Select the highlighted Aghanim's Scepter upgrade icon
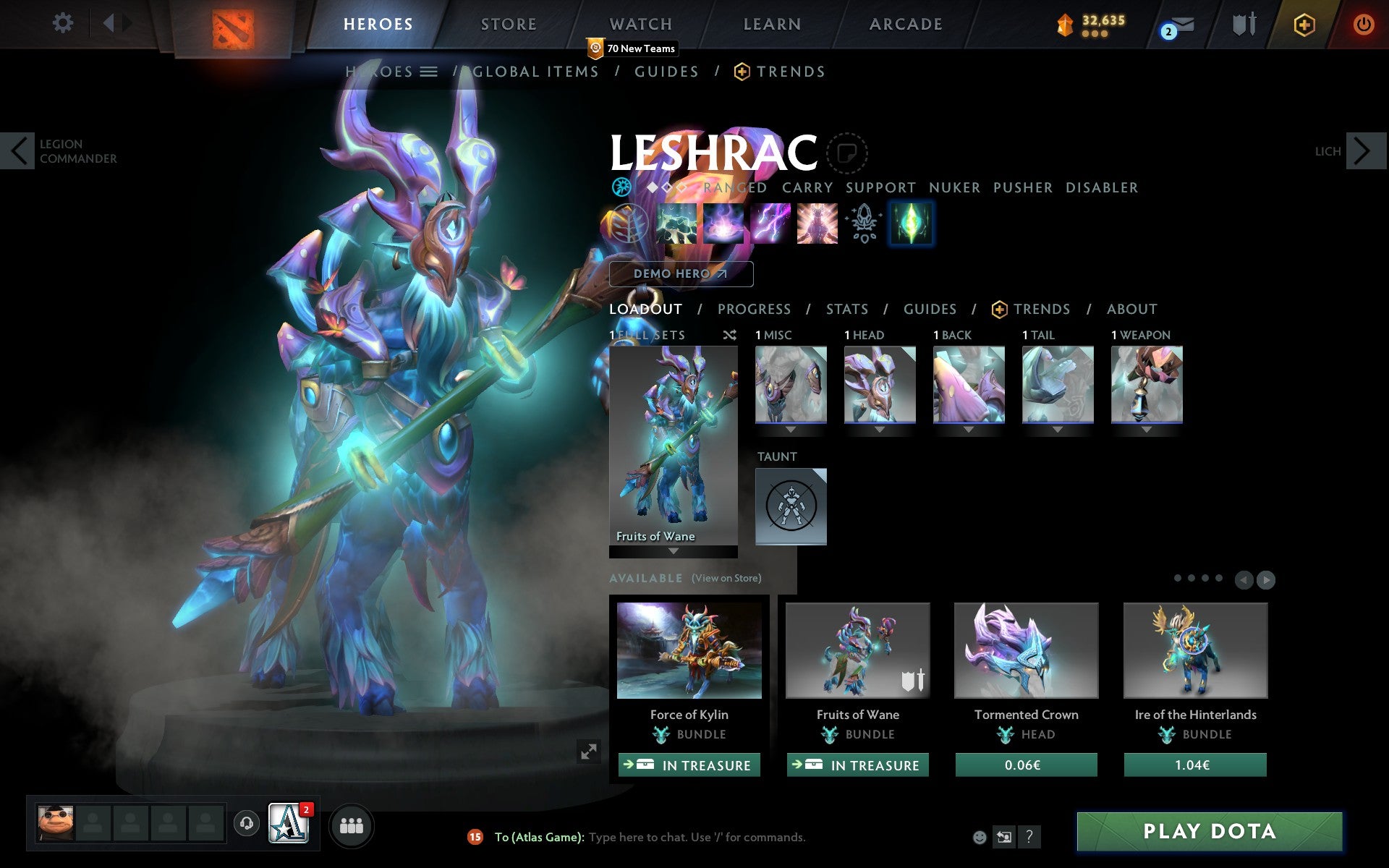1389x868 pixels. coord(911,224)
